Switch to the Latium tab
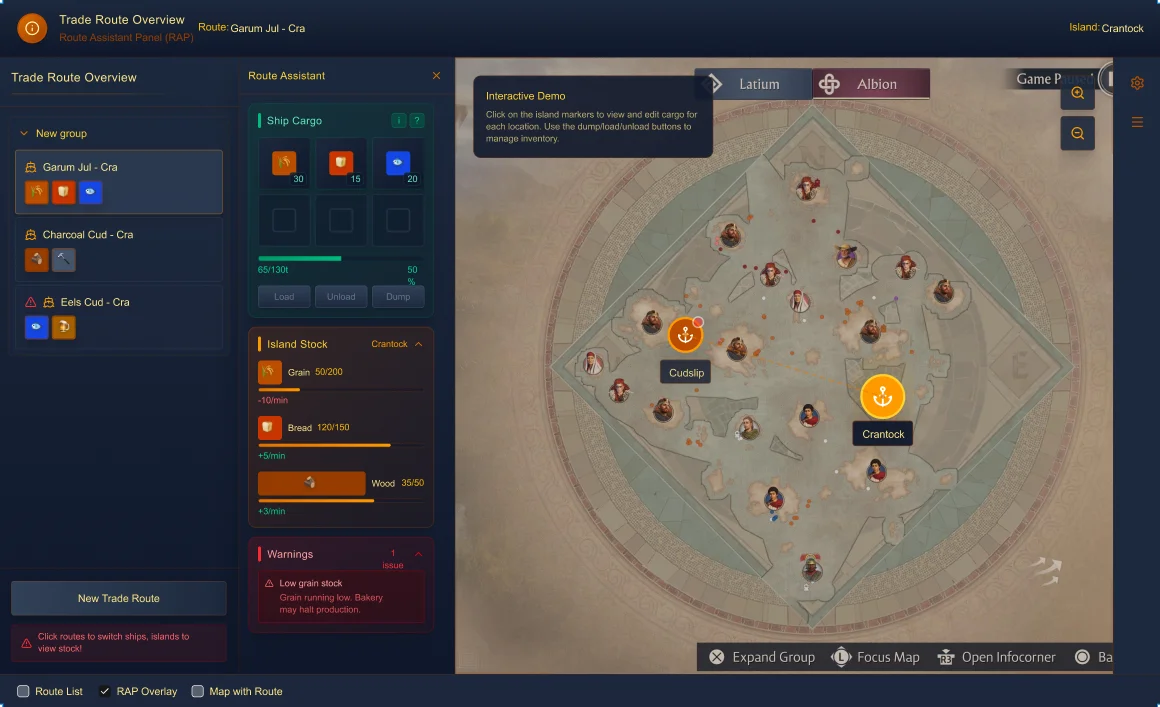 (755, 84)
